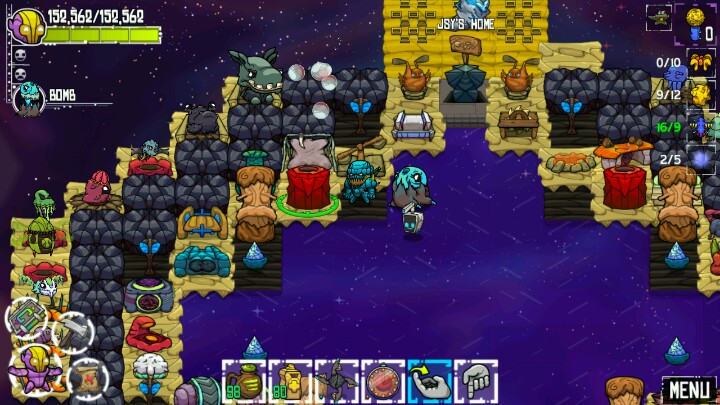Select the 16/9 blue creature ingredient
The width and height of the screenshot is (720, 405).
click(x=700, y=127)
